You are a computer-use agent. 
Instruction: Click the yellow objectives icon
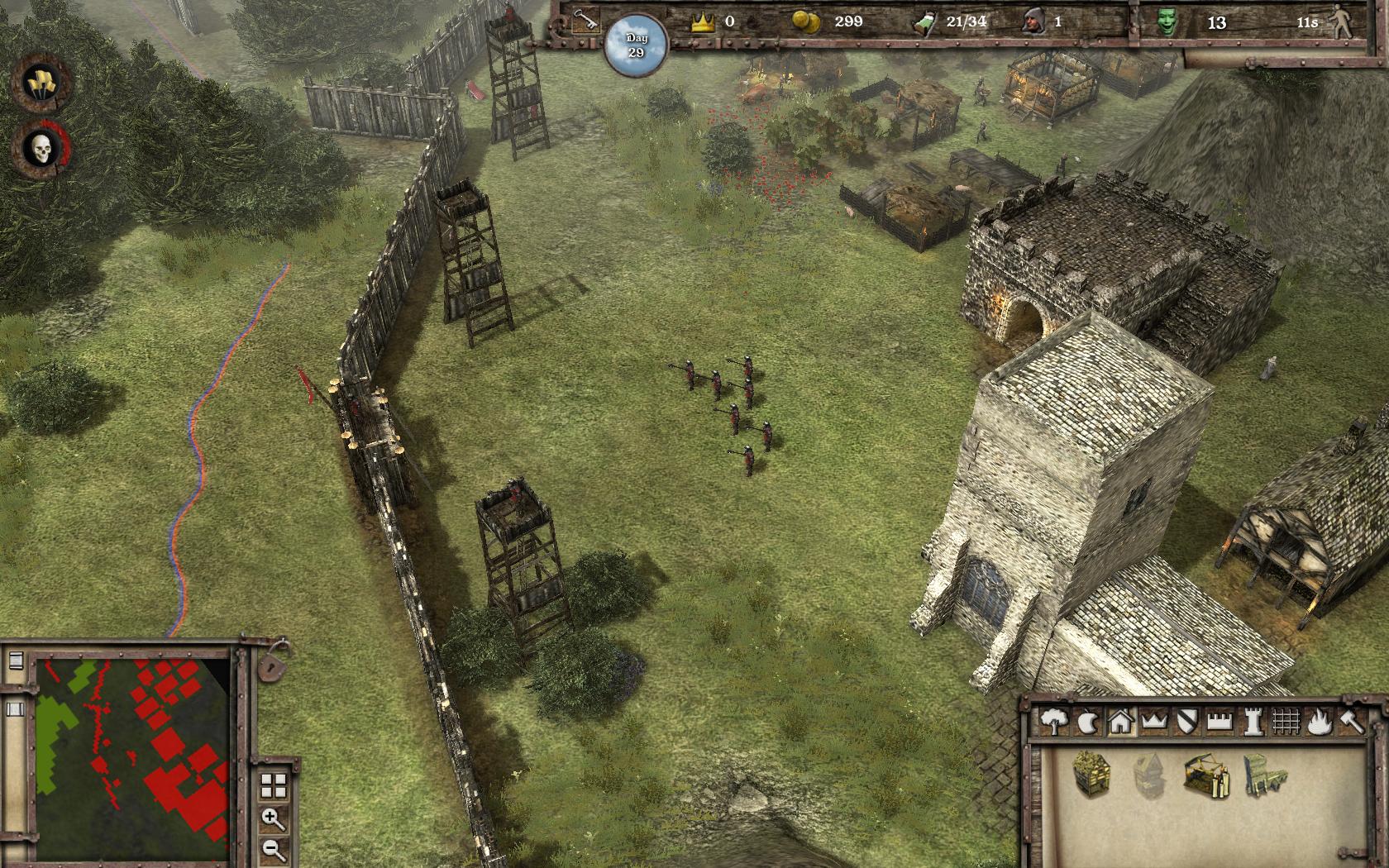click(39, 83)
